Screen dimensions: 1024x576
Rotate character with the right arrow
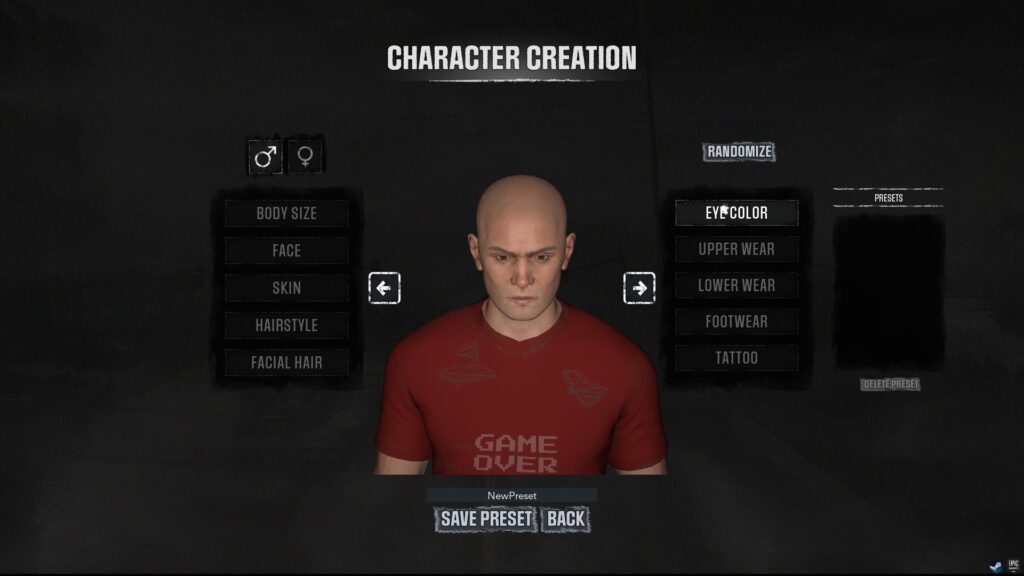639,289
